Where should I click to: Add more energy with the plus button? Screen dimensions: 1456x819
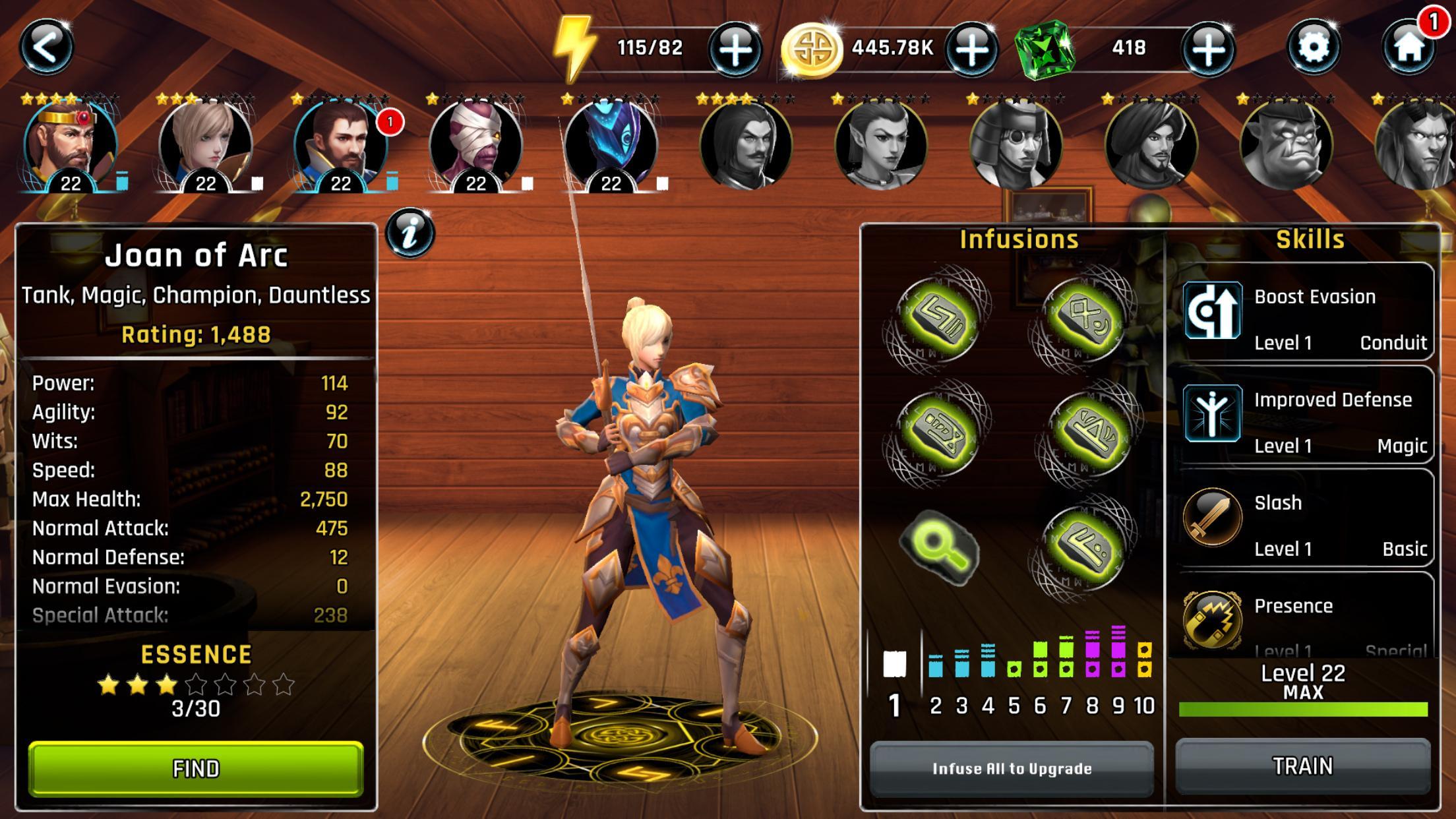pos(735,49)
